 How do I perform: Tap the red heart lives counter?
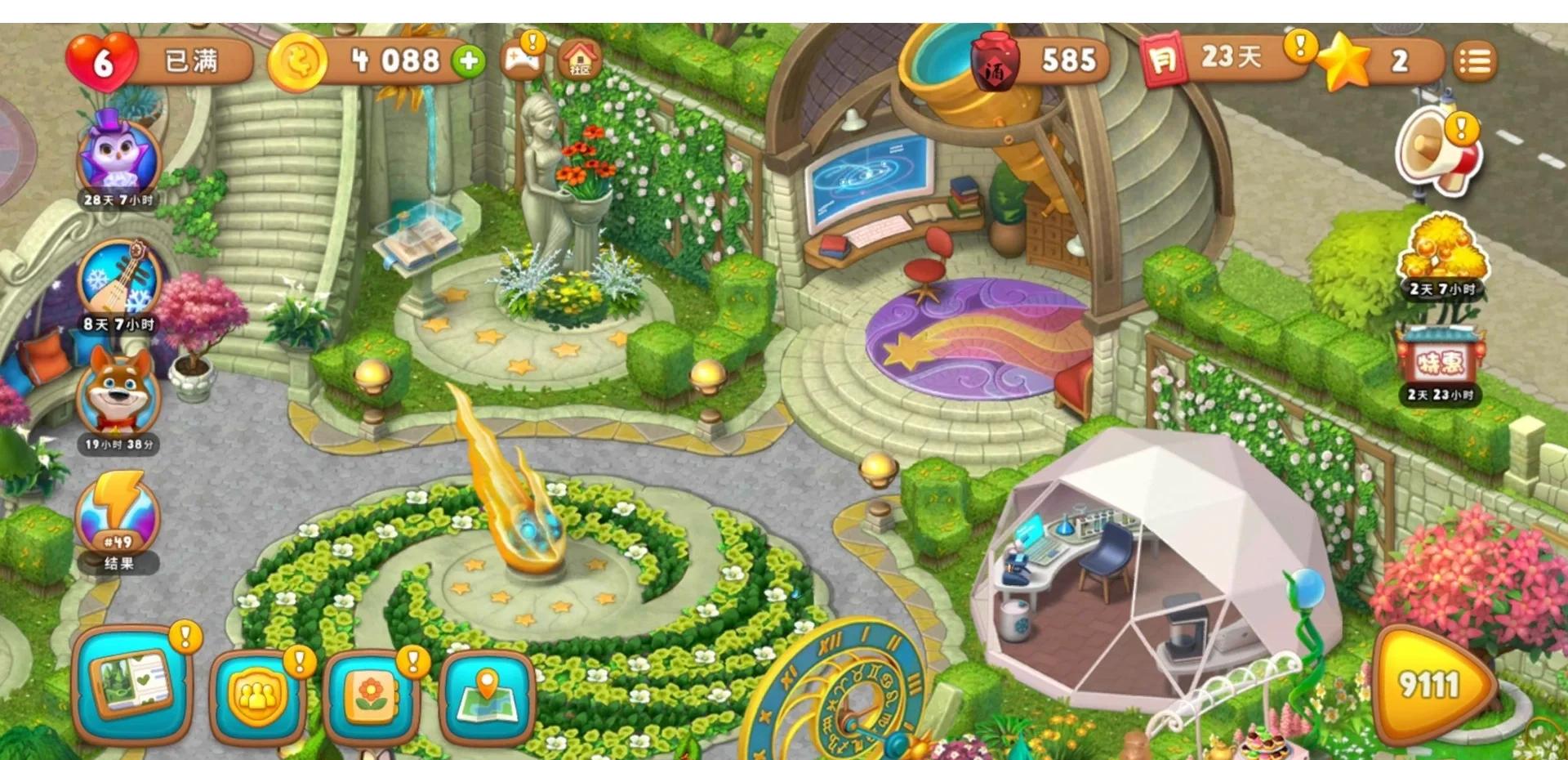pos(102,61)
